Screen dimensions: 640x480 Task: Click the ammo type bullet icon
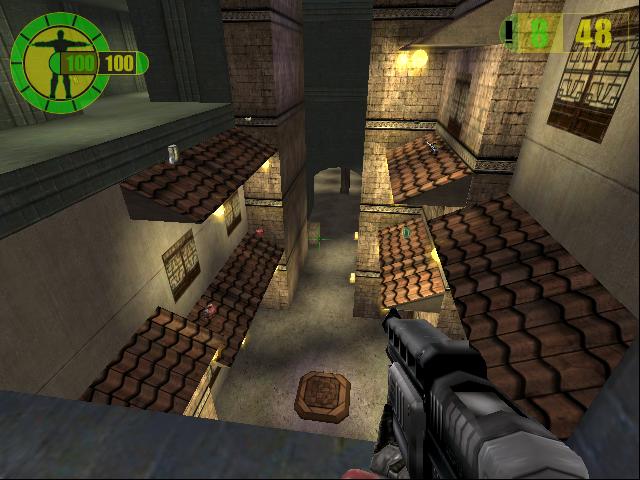[511, 34]
